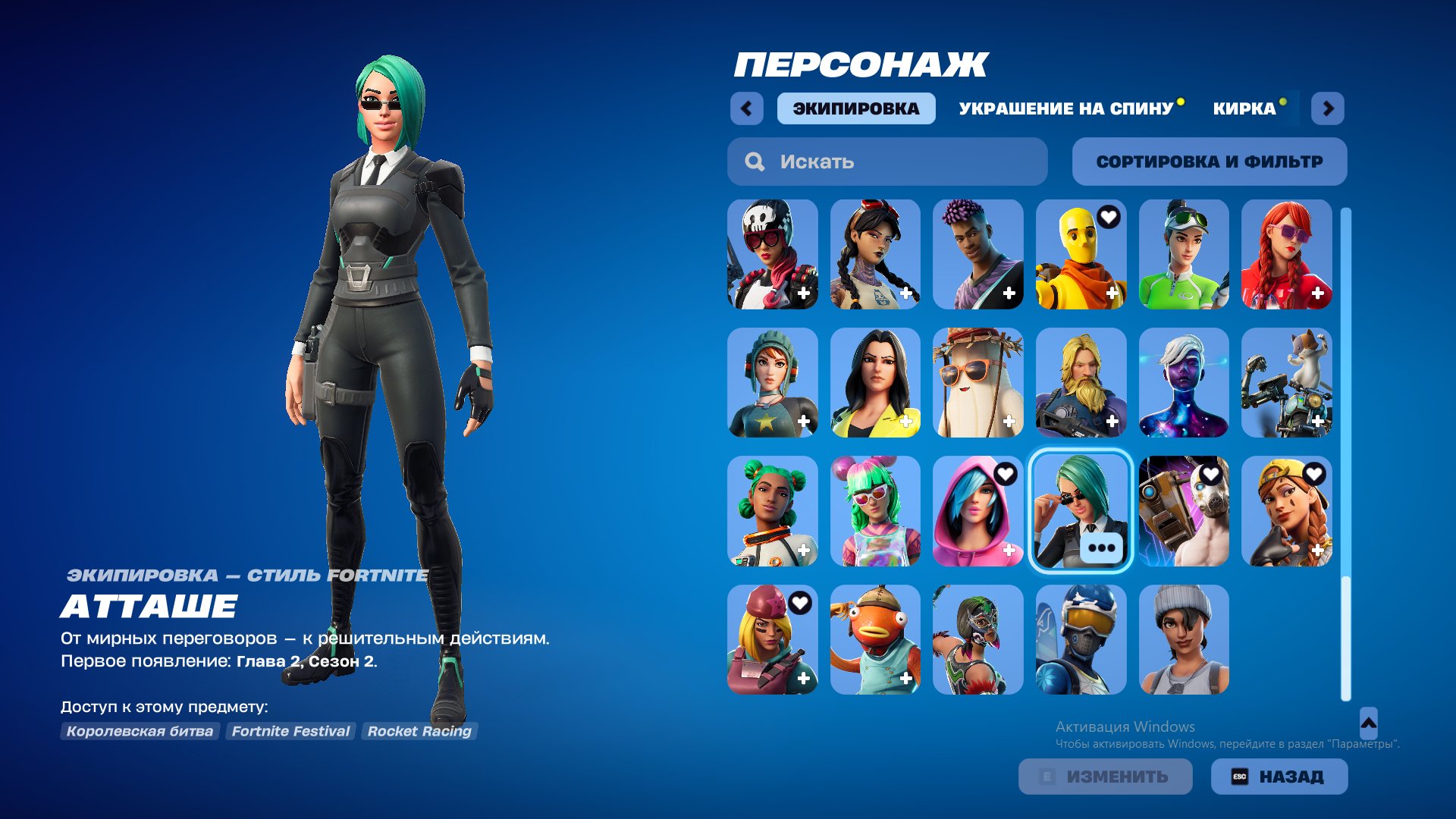Toggle the heart on the pink-hooded blue-haired skin
This screenshot has width=1456, height=819.
pos(1007,472)
